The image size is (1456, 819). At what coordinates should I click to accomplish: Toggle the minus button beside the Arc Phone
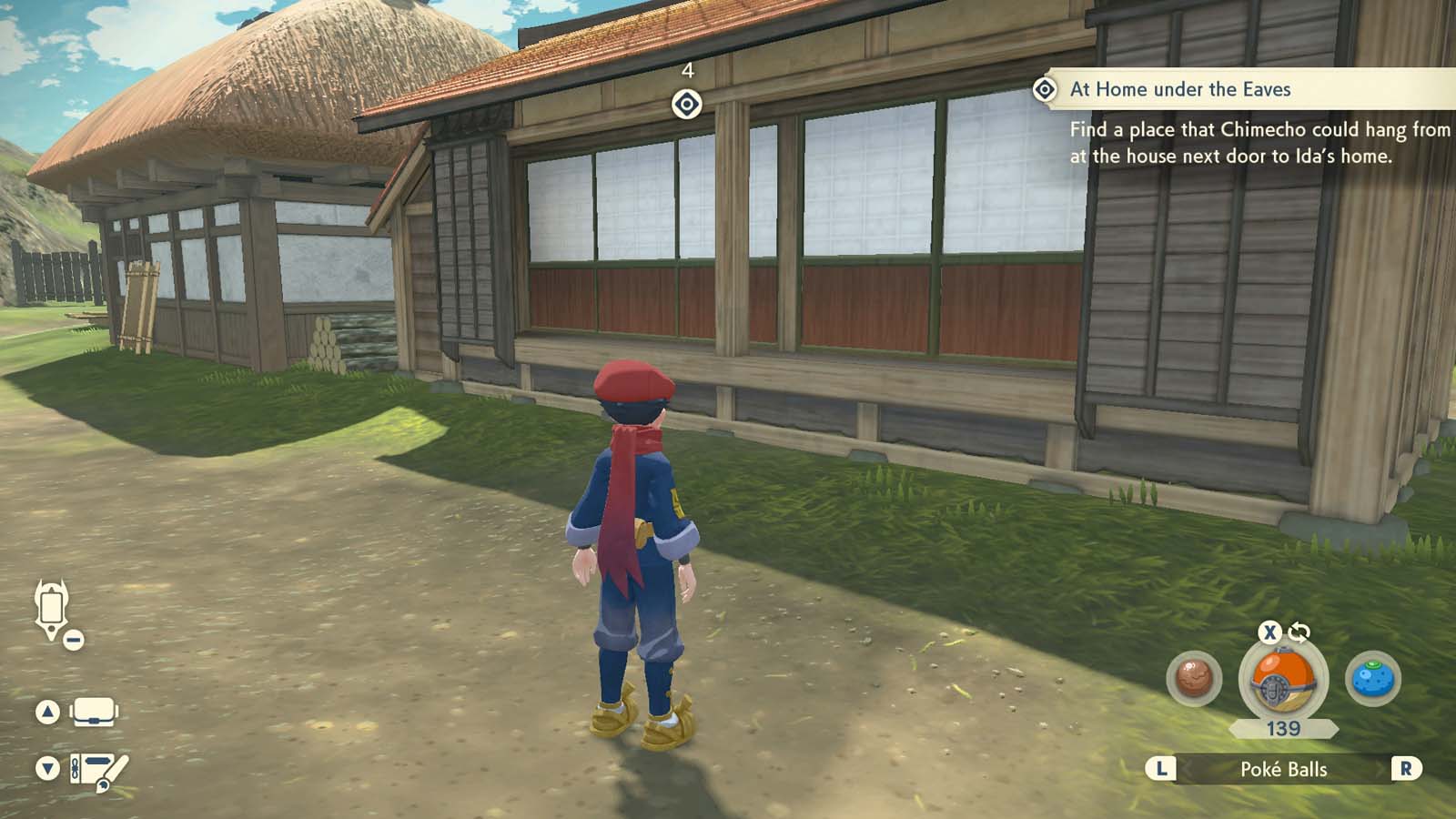tap(72, 638)
